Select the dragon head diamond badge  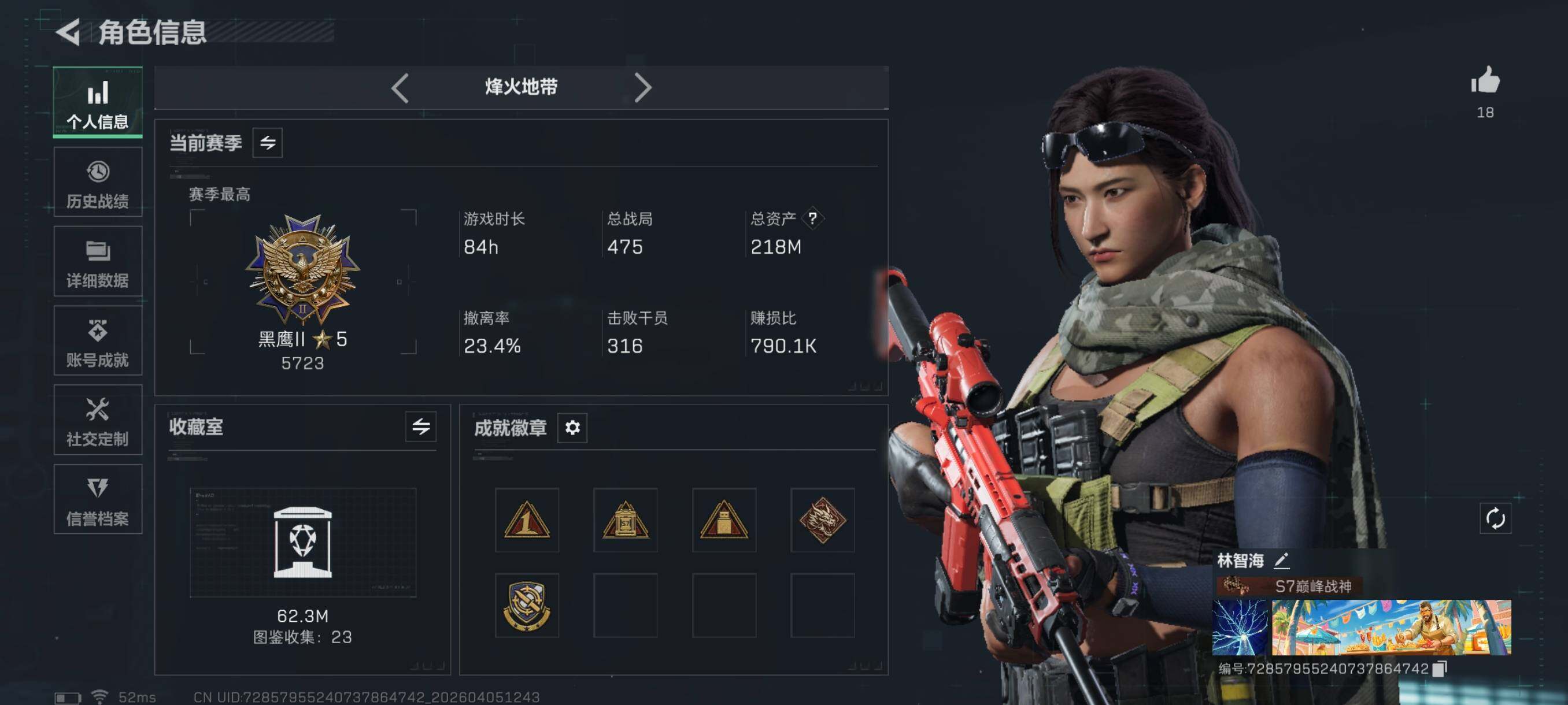pyautogui.click(x=822, y=520)
